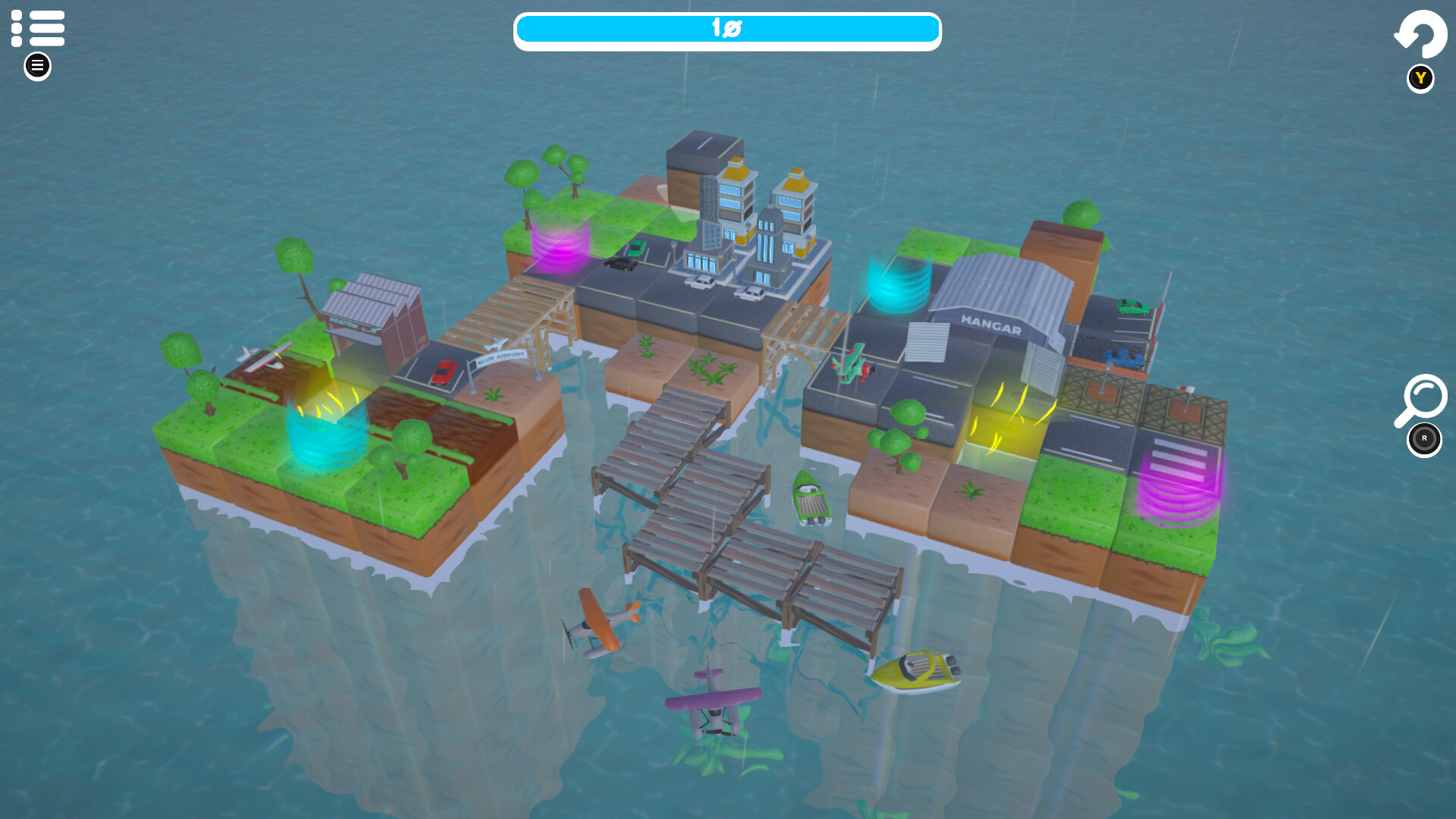Image resolution: width=1456 pixels, height=819 pixels.
Task: Click the yellow Y gamepad badge
Action: click(x=1420, y=77)
